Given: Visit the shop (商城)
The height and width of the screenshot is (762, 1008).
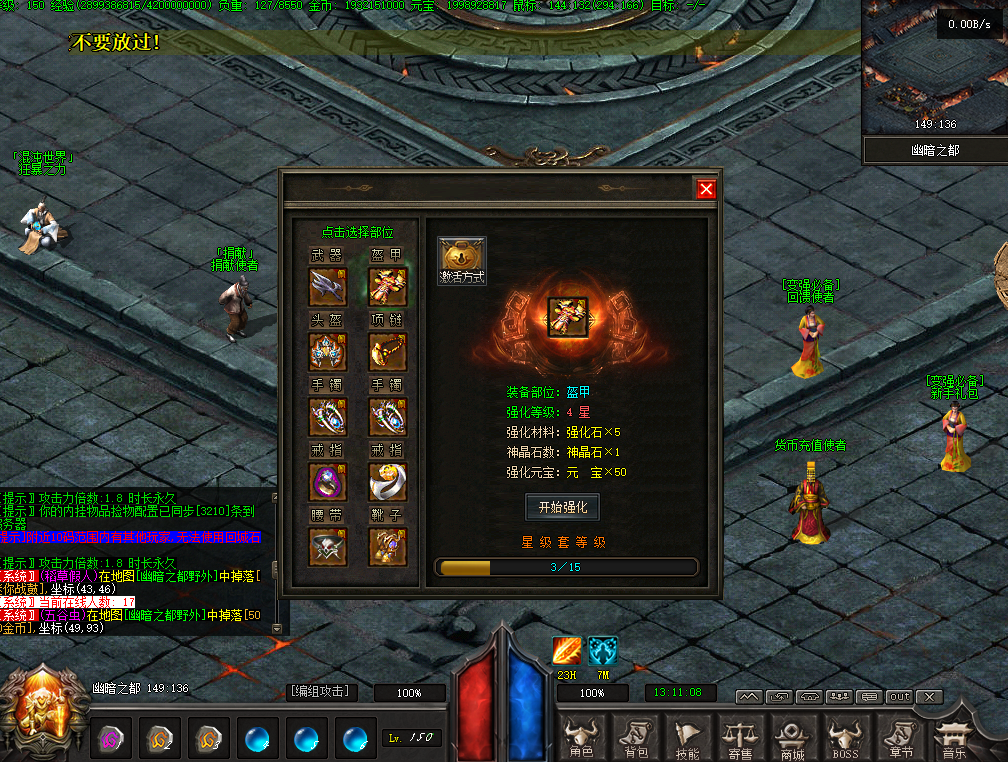Looking at the screenshot, I should pos(793,739).
